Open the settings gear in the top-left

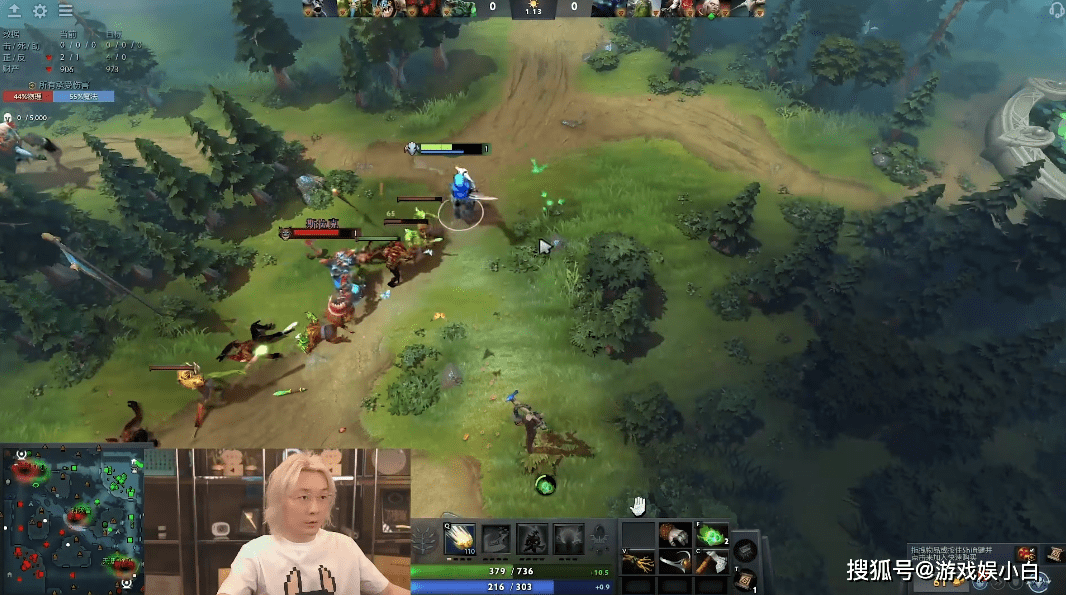[x=40, y=11]
